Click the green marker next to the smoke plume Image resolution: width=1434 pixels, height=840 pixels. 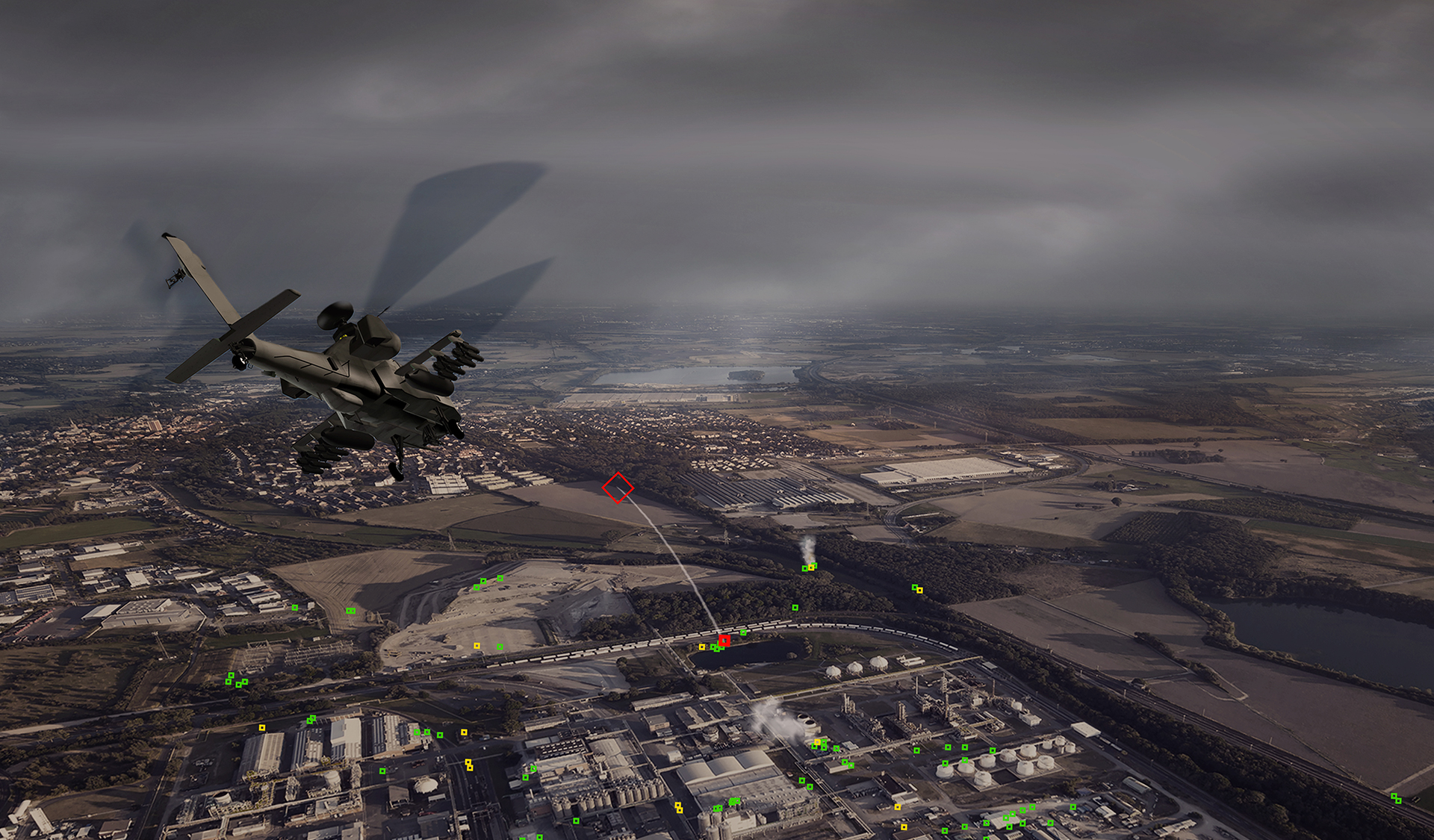(x=804, y=569)
